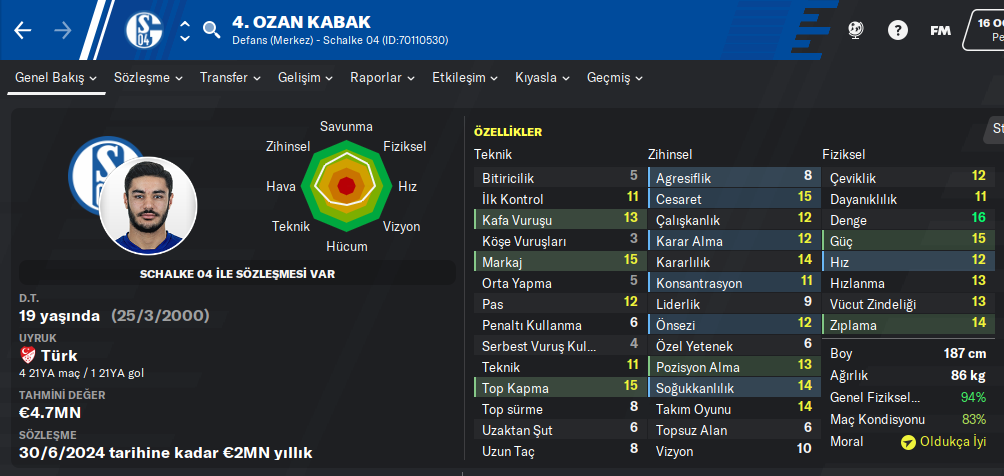1004x476 pixels.
Task: Open the Raporlar menu
Action: [x=383, y=78]
